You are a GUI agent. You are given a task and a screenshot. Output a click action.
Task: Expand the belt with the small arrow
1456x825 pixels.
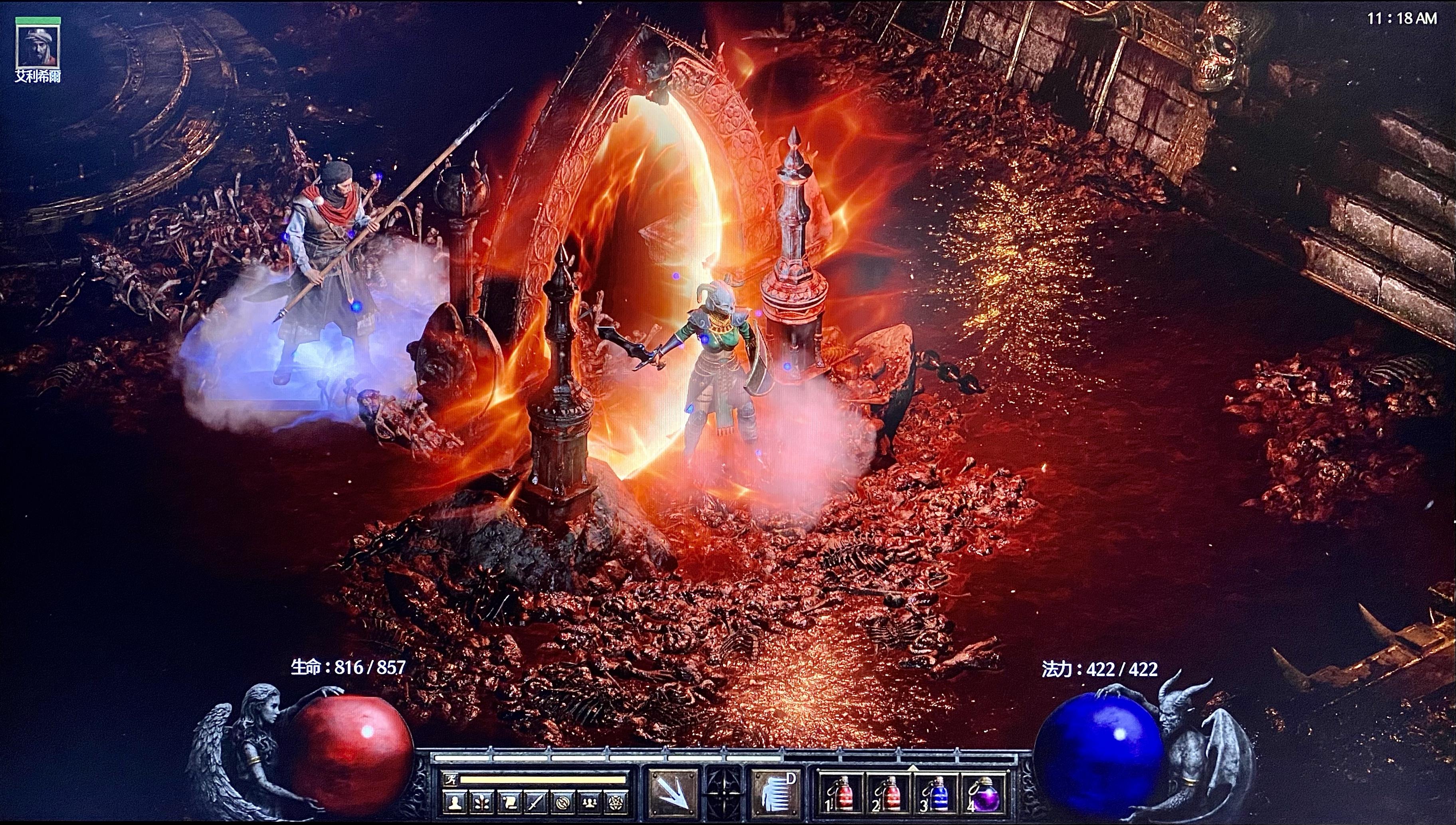pyautogui.click(x=913, y=768)
